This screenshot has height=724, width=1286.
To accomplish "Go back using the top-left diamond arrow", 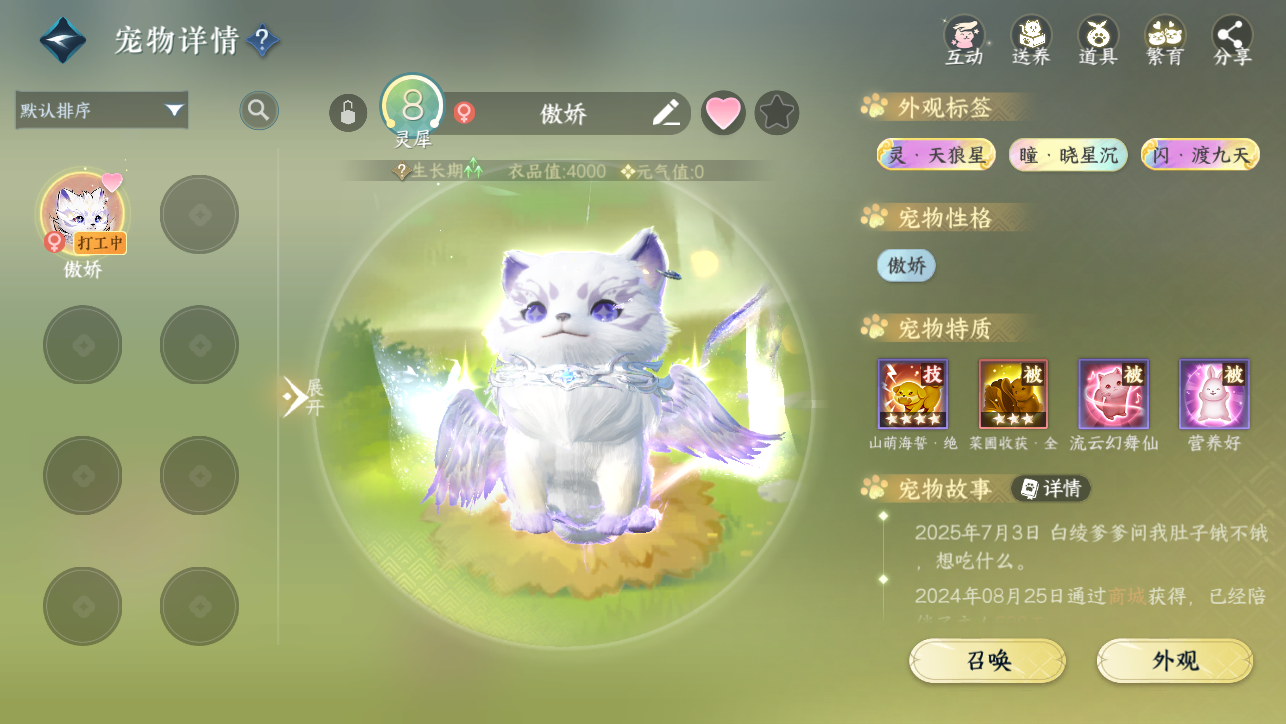I will pyautogui.click(x=62, y=40).
